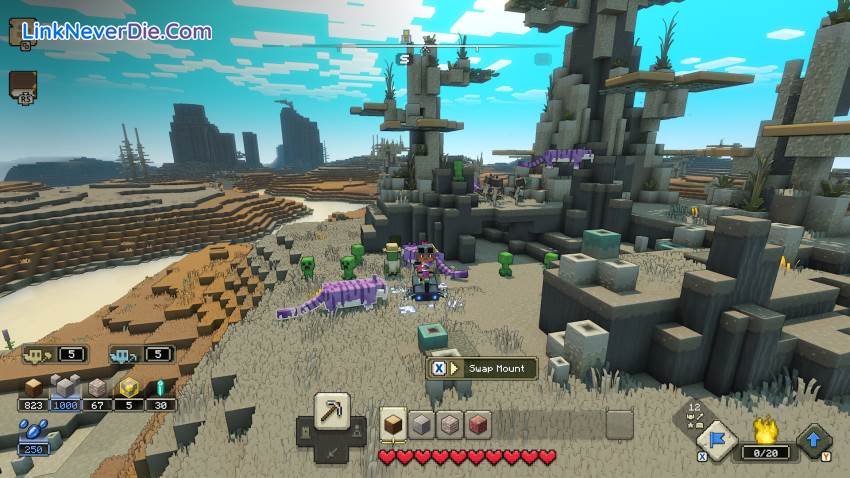Click the blue up-arrow button
This screenshot has height=478, width=850.
[x=814, y=440]
